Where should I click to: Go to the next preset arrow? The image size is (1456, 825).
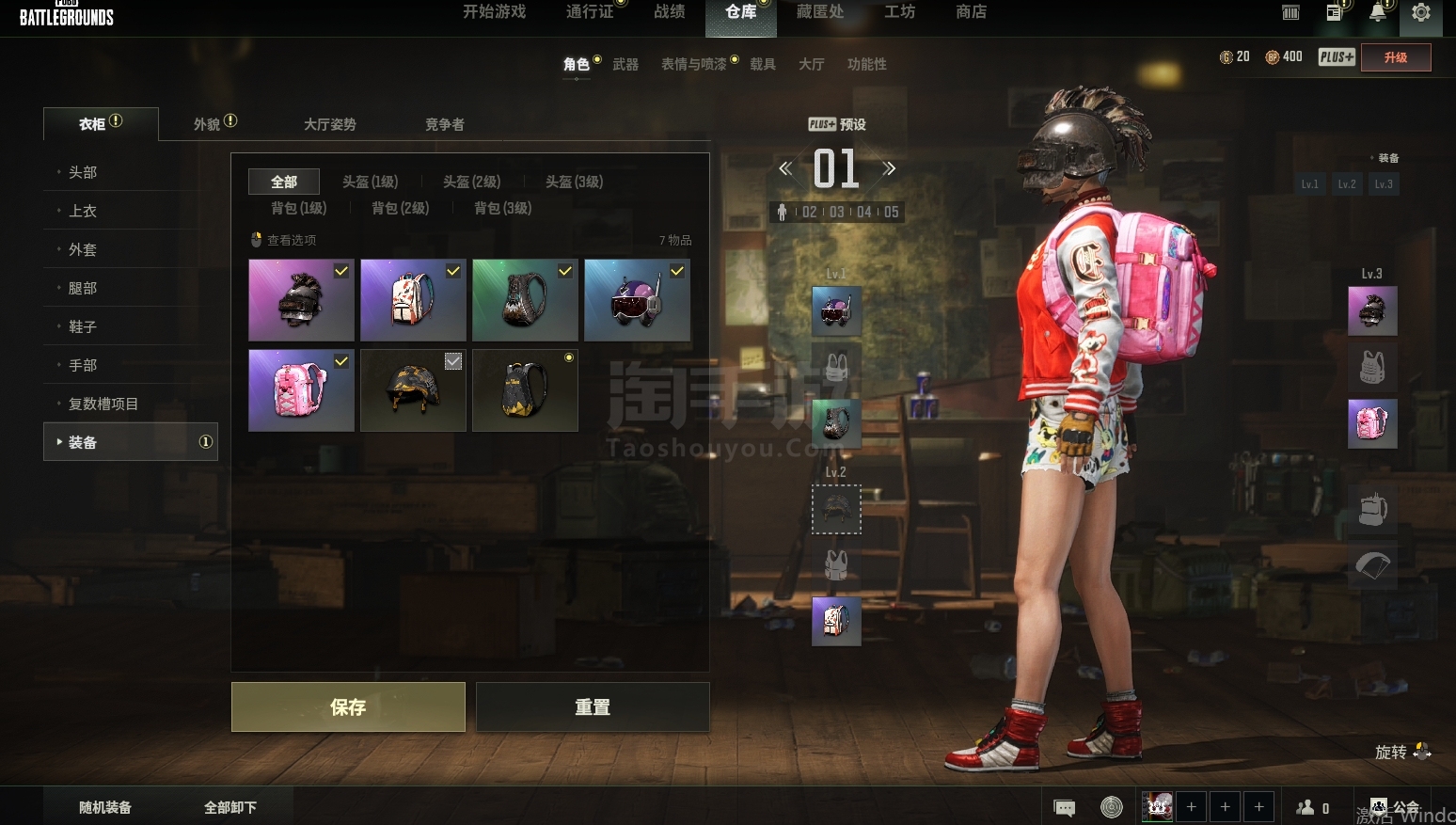(x=889, y=168)
